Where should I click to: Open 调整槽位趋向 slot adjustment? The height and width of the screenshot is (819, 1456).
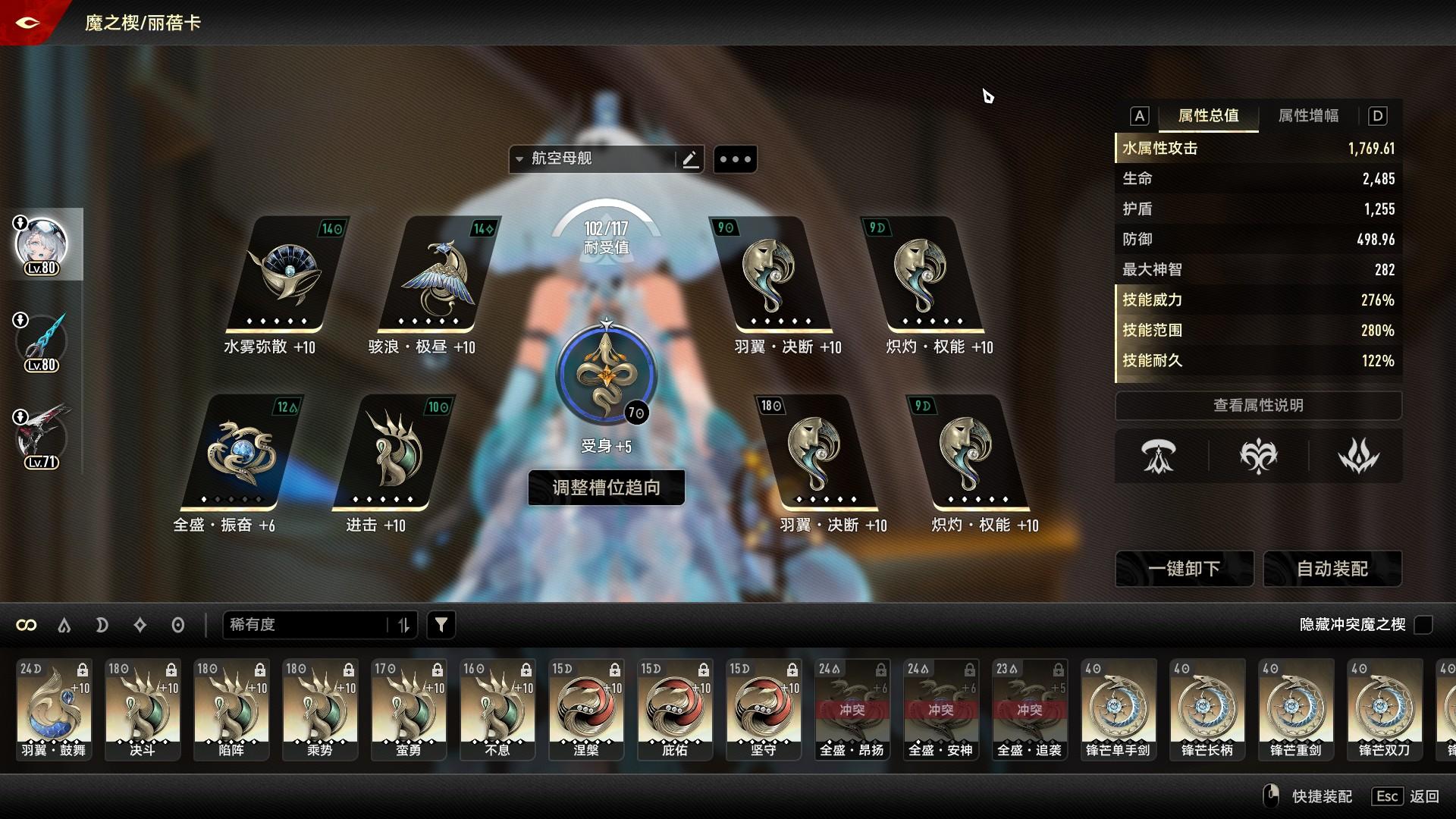(x=606, y=488)
